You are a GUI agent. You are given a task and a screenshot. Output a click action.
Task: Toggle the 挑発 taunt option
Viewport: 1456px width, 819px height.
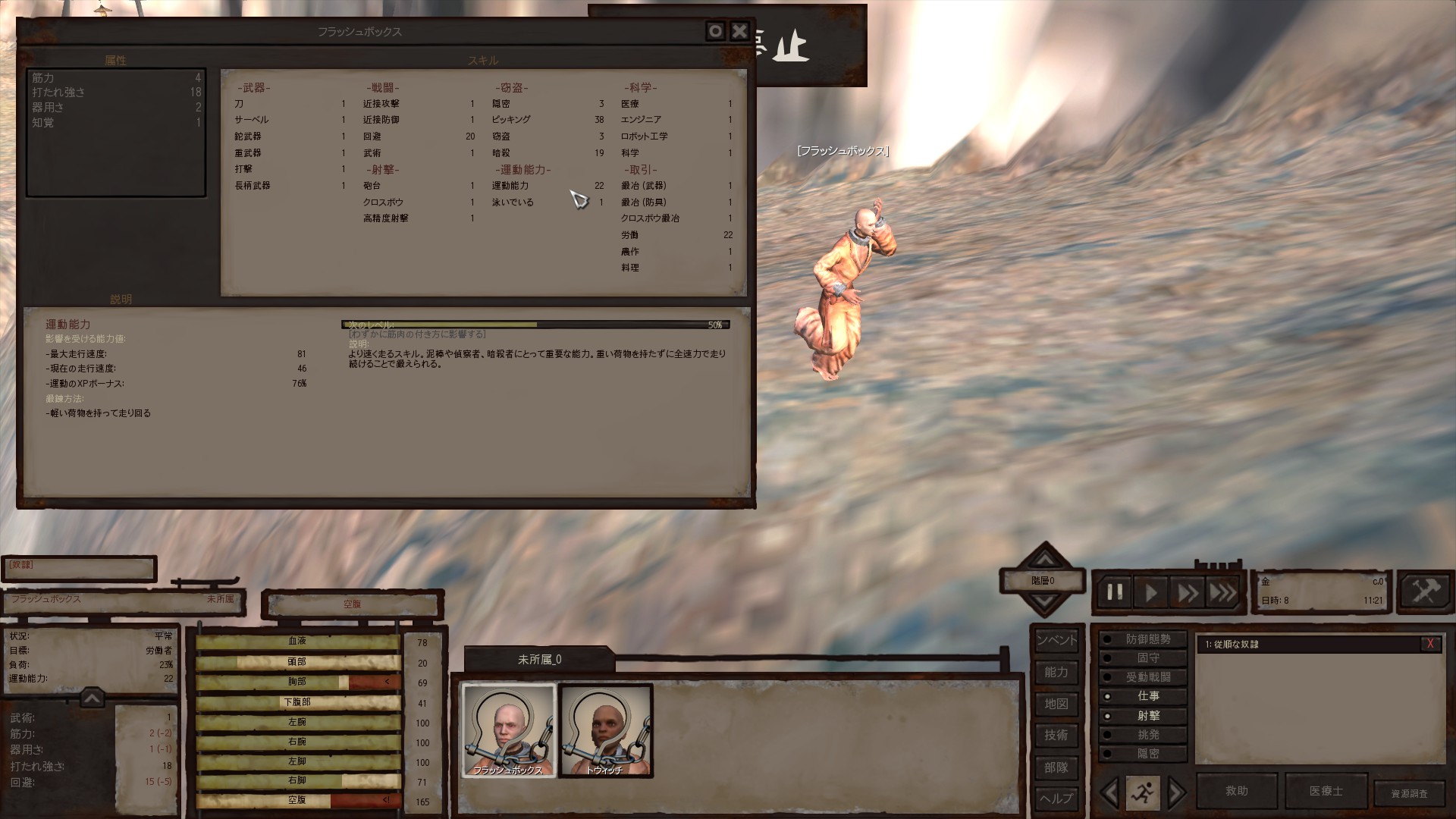pyautogui.click(x=1147, y=735)
